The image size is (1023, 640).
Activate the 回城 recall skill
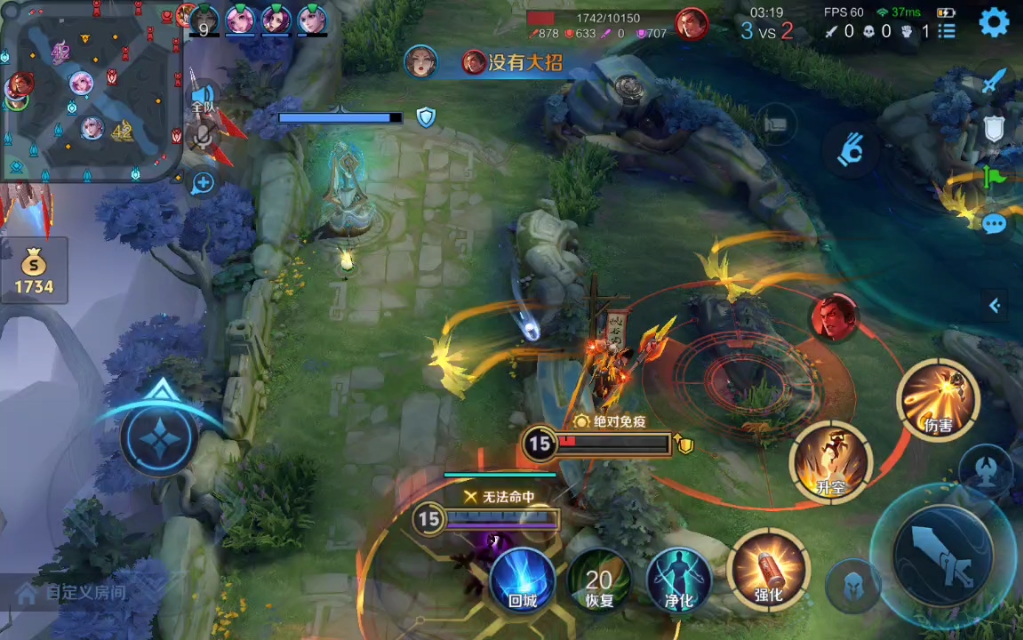(x=522, y=580)
